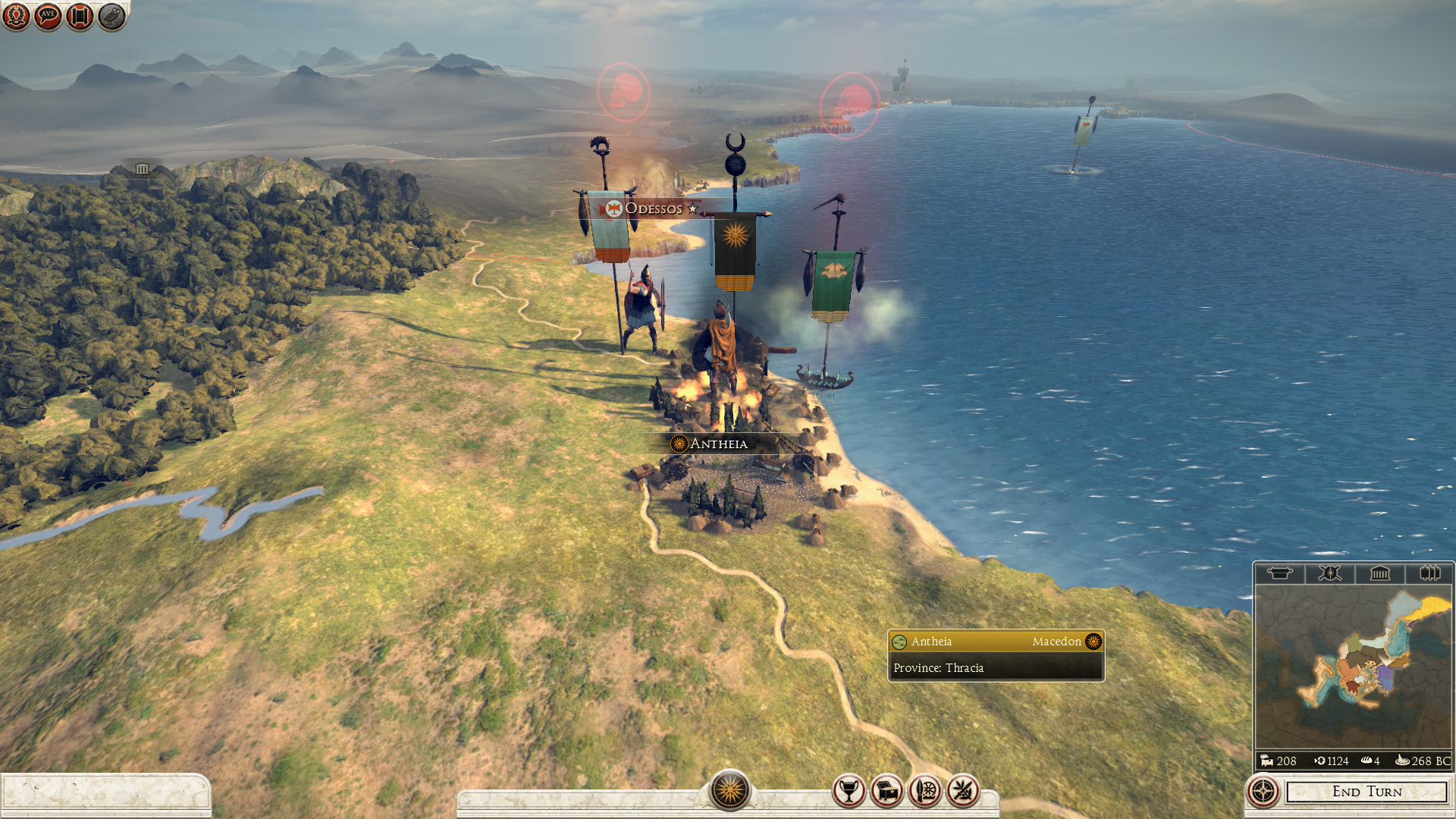Click the grey owl advisor icon
The image size is (1456, 819).
tap(111, 16)
